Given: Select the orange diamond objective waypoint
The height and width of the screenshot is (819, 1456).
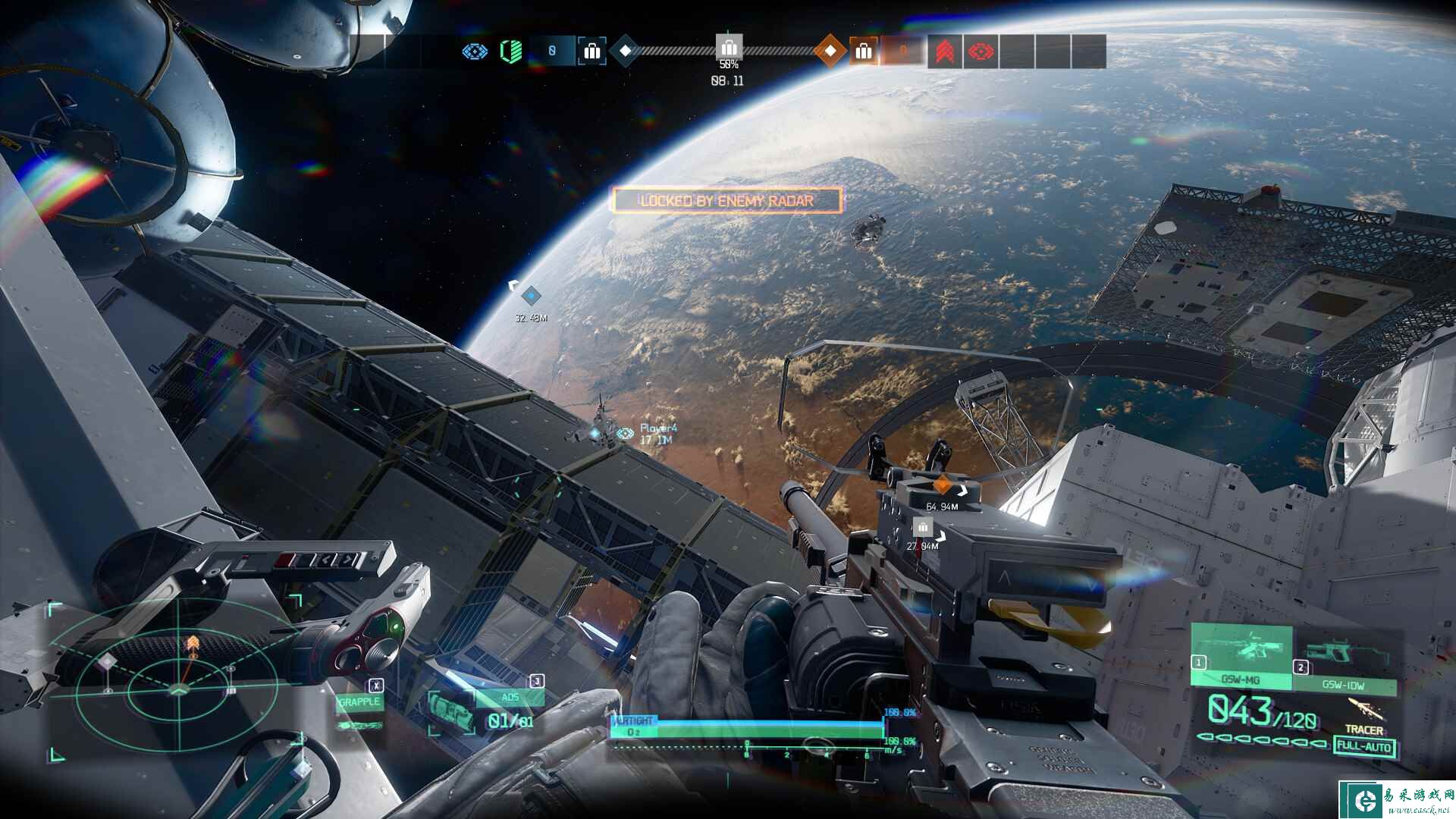Looking at the screenshot, I should tap(942, 485).
